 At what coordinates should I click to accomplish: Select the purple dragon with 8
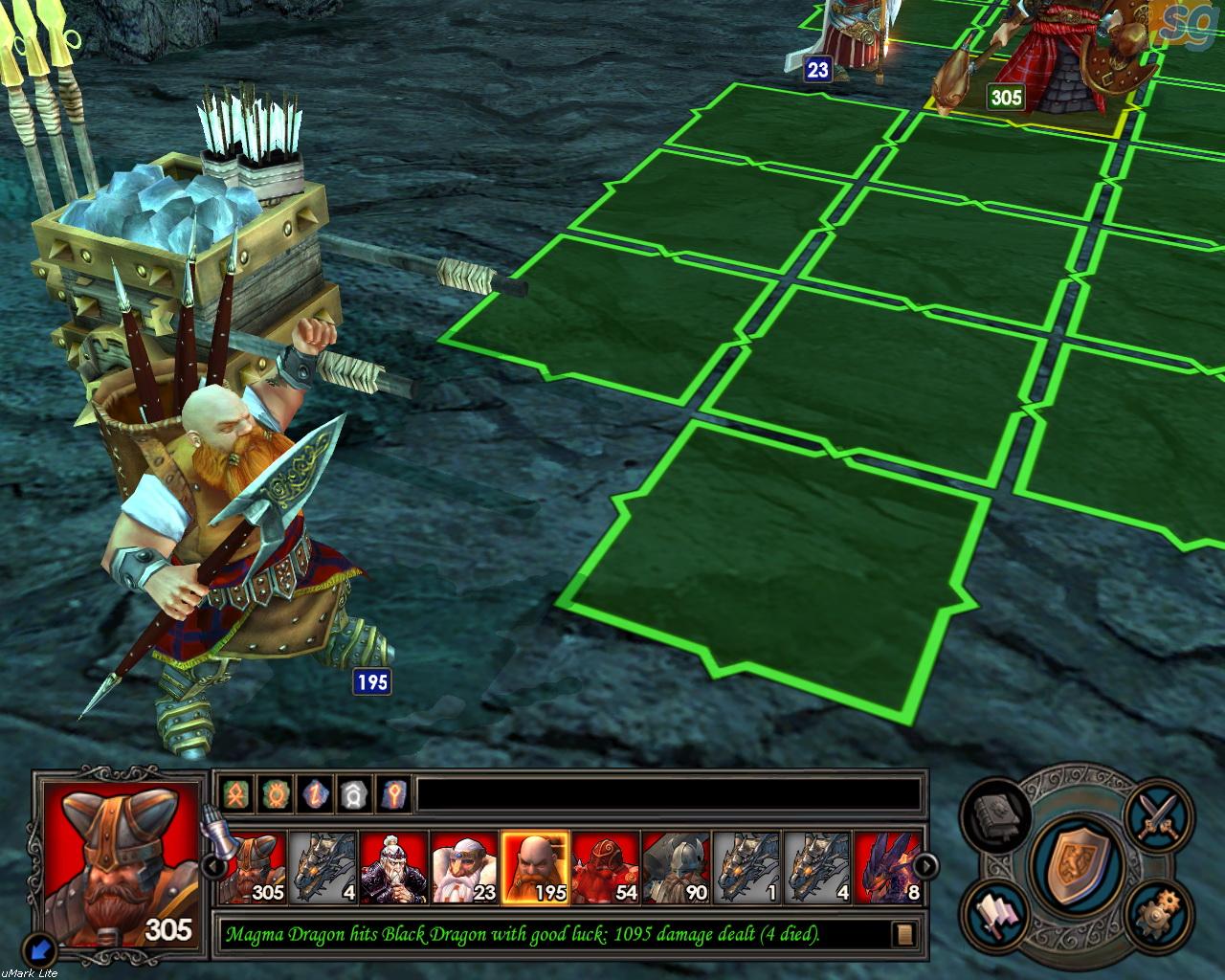889,867
